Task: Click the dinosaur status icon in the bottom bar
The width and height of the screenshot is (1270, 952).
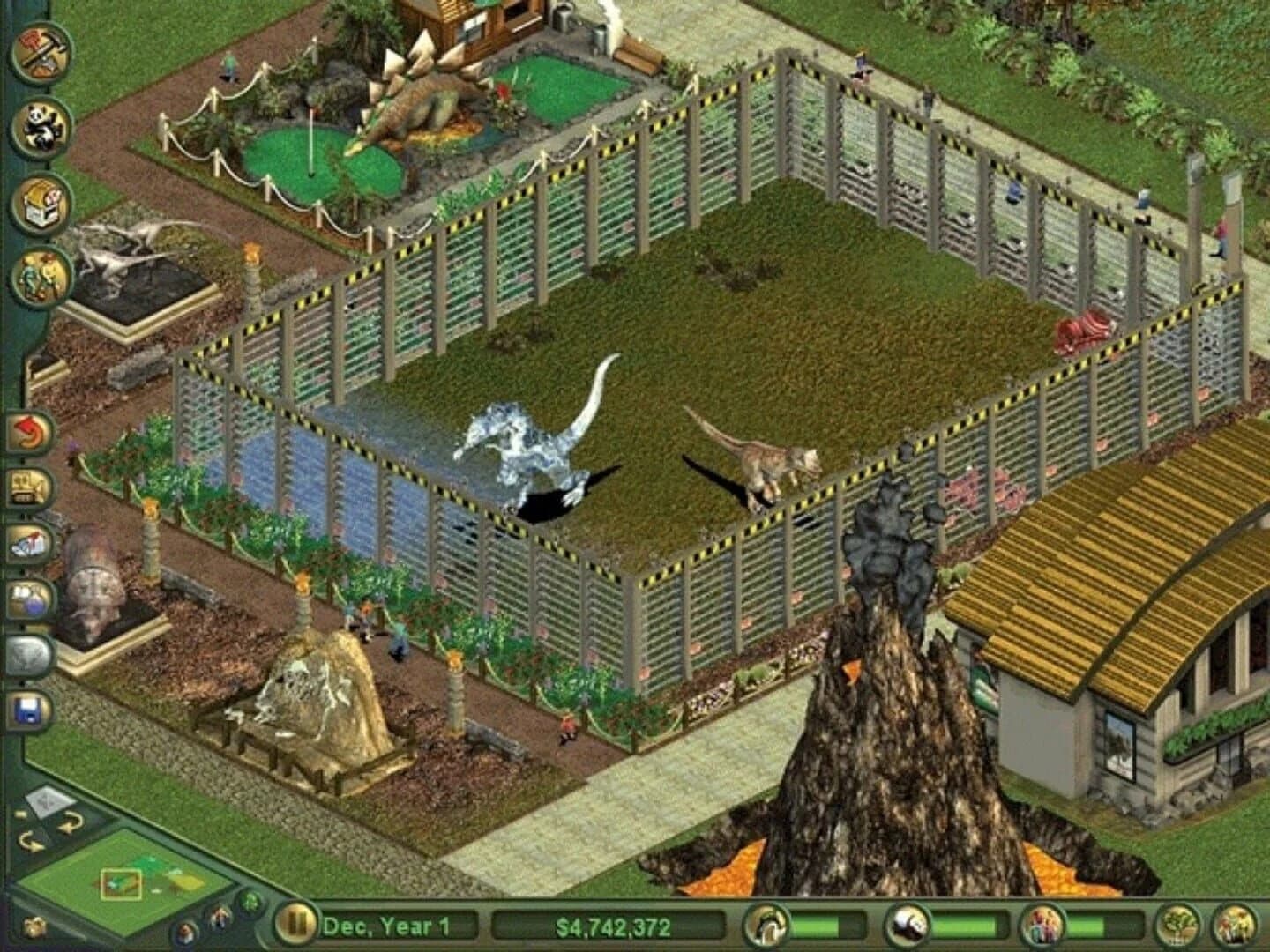Action: 767,927
